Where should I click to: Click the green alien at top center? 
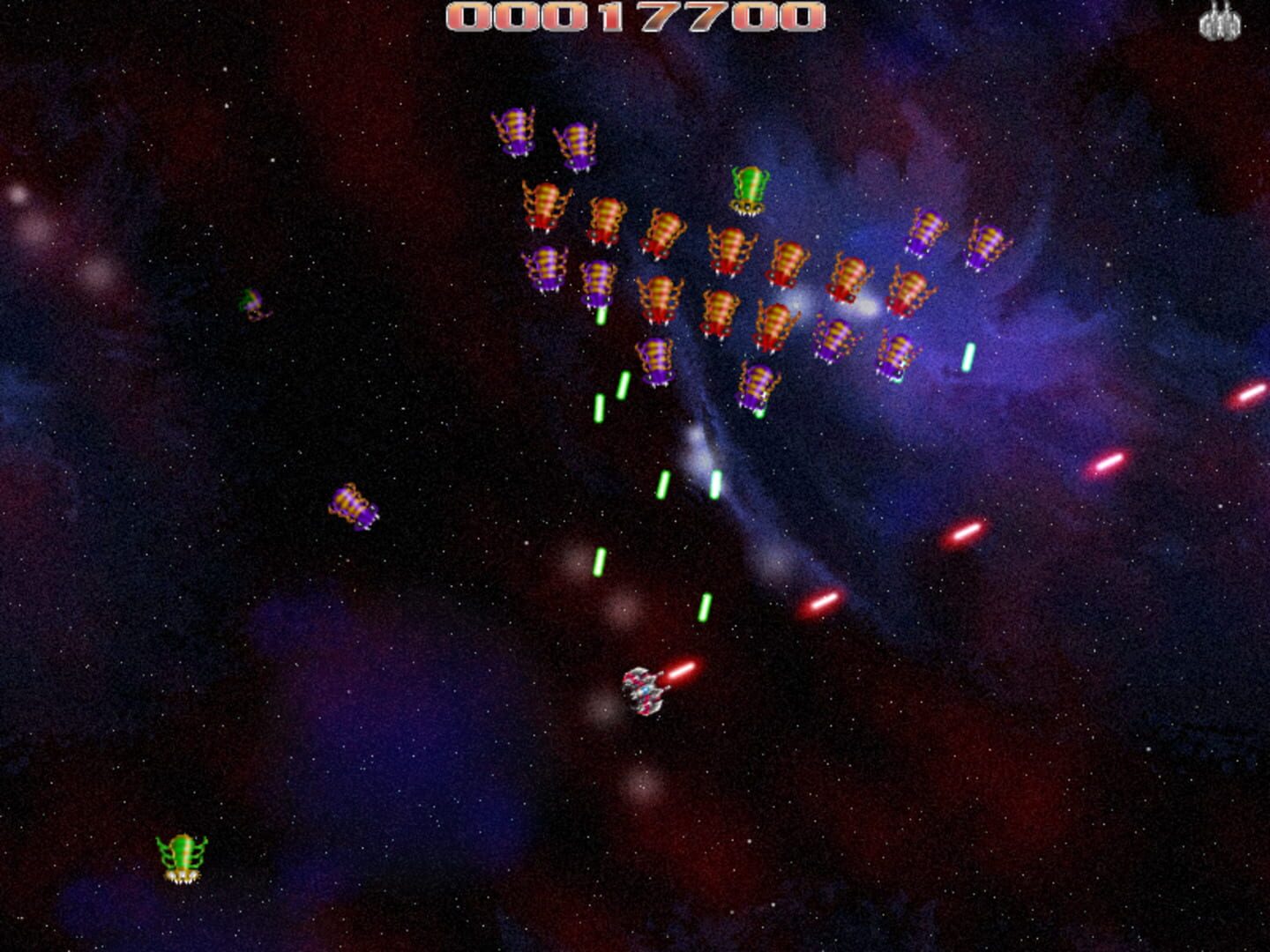(748, 190)
